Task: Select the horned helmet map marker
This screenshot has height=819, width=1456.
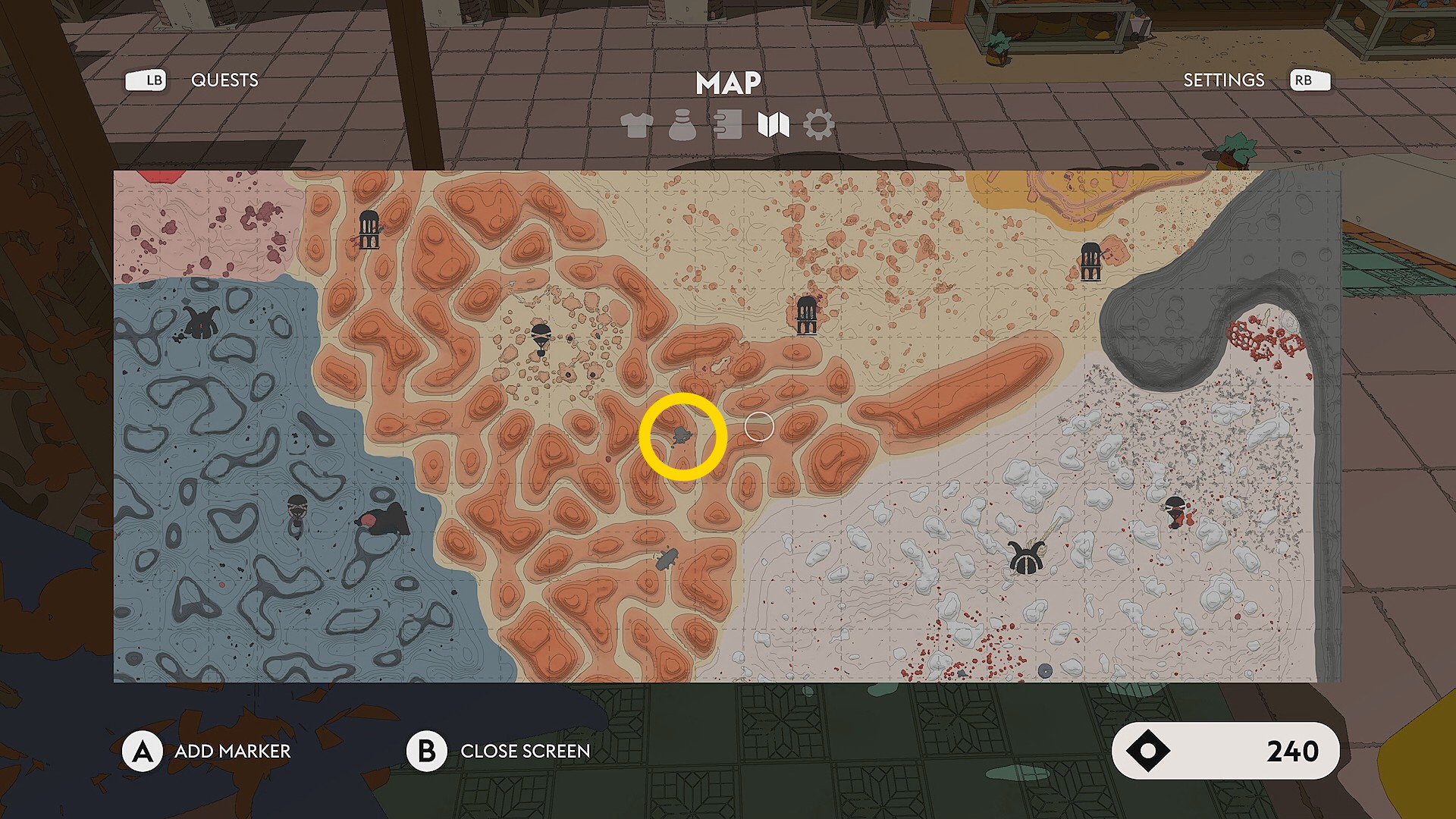Action: tap(1026, 560)
